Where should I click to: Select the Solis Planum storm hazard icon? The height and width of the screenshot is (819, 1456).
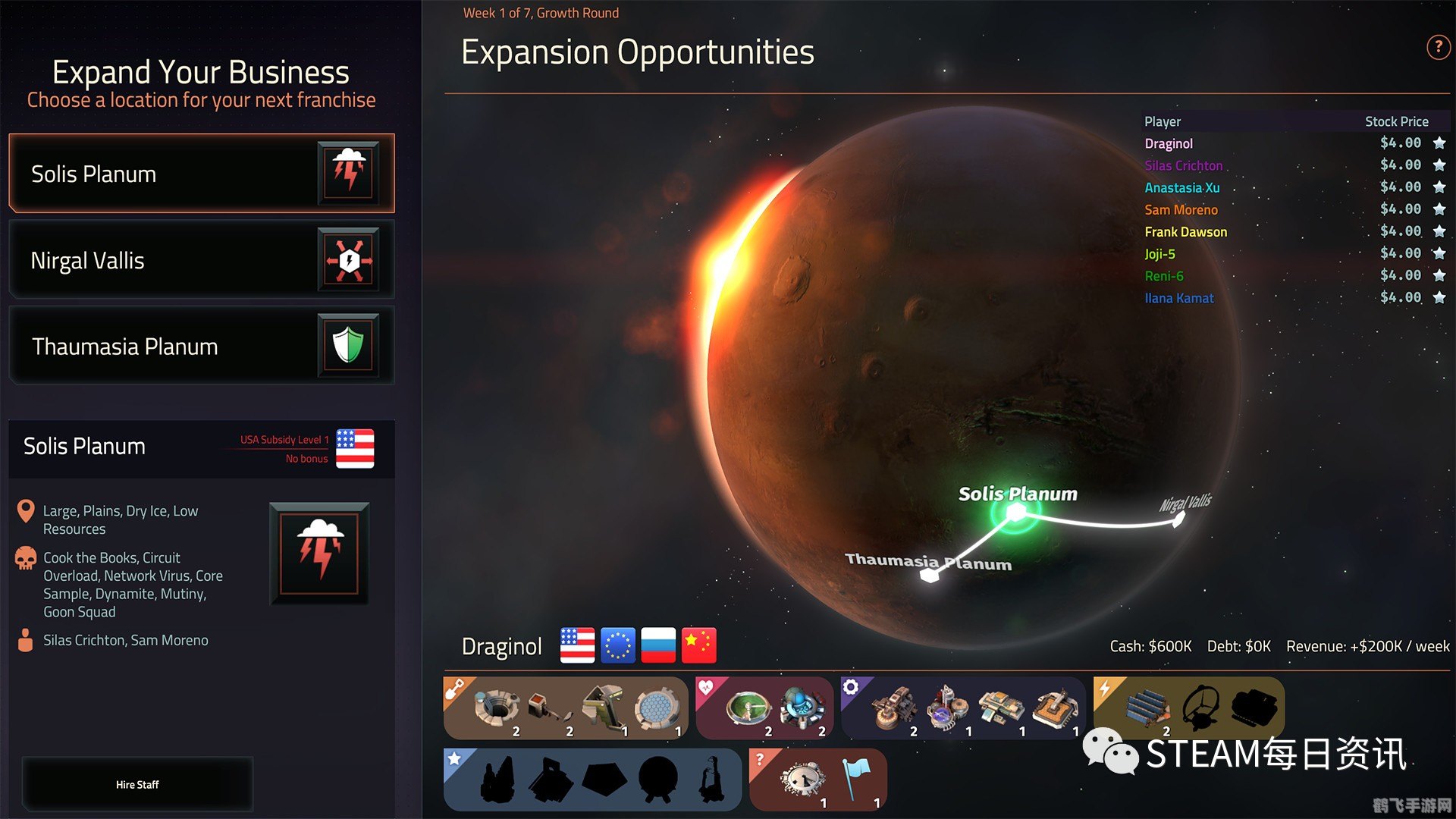tap(349, 173)
